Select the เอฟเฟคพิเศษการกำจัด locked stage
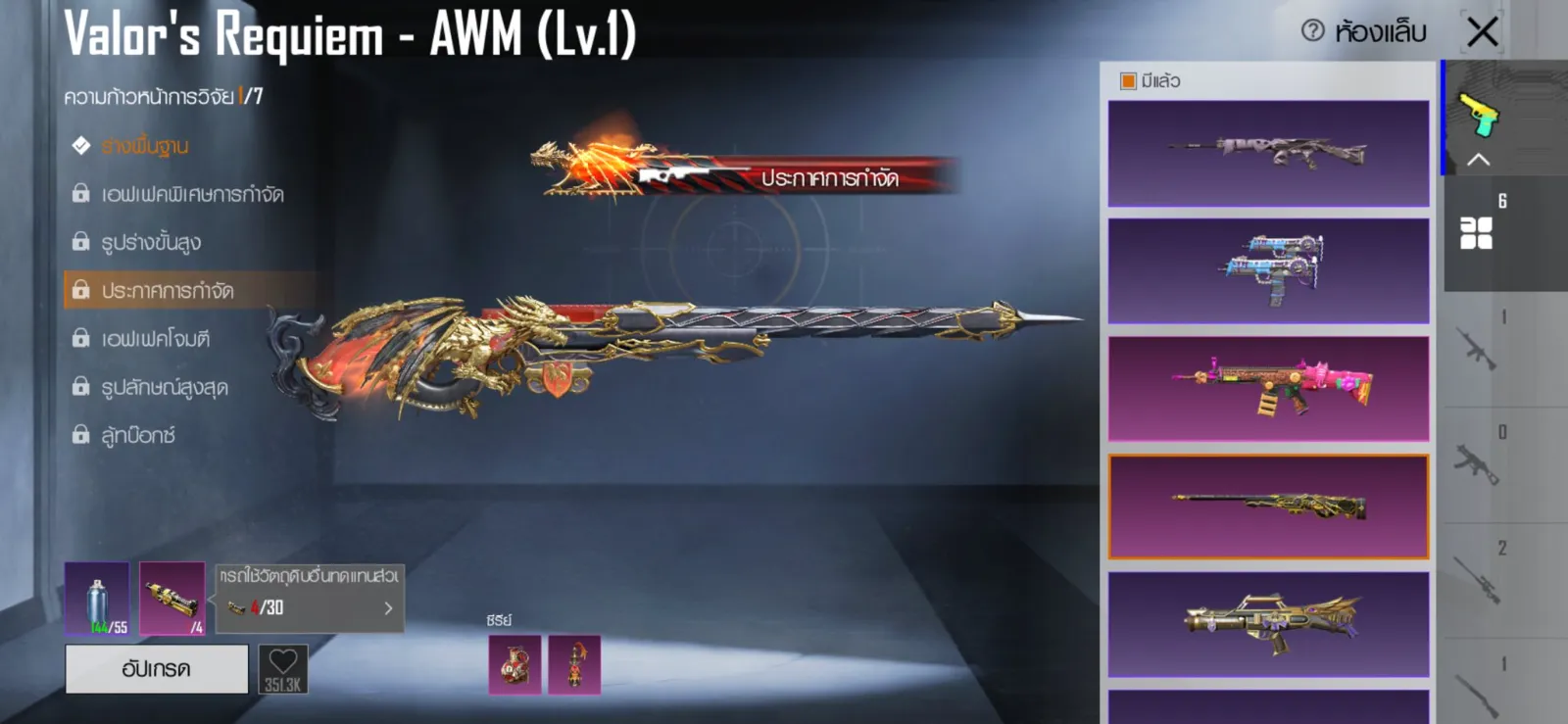This screenshot has width=1568, height=724. pos(192,194)
